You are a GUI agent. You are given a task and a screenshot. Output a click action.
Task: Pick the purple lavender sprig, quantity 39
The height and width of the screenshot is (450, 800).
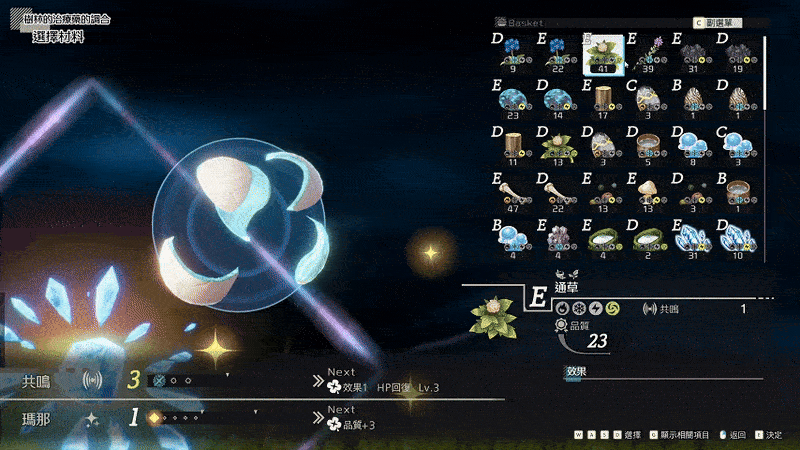pyautogui.click(x=648, y=54)
